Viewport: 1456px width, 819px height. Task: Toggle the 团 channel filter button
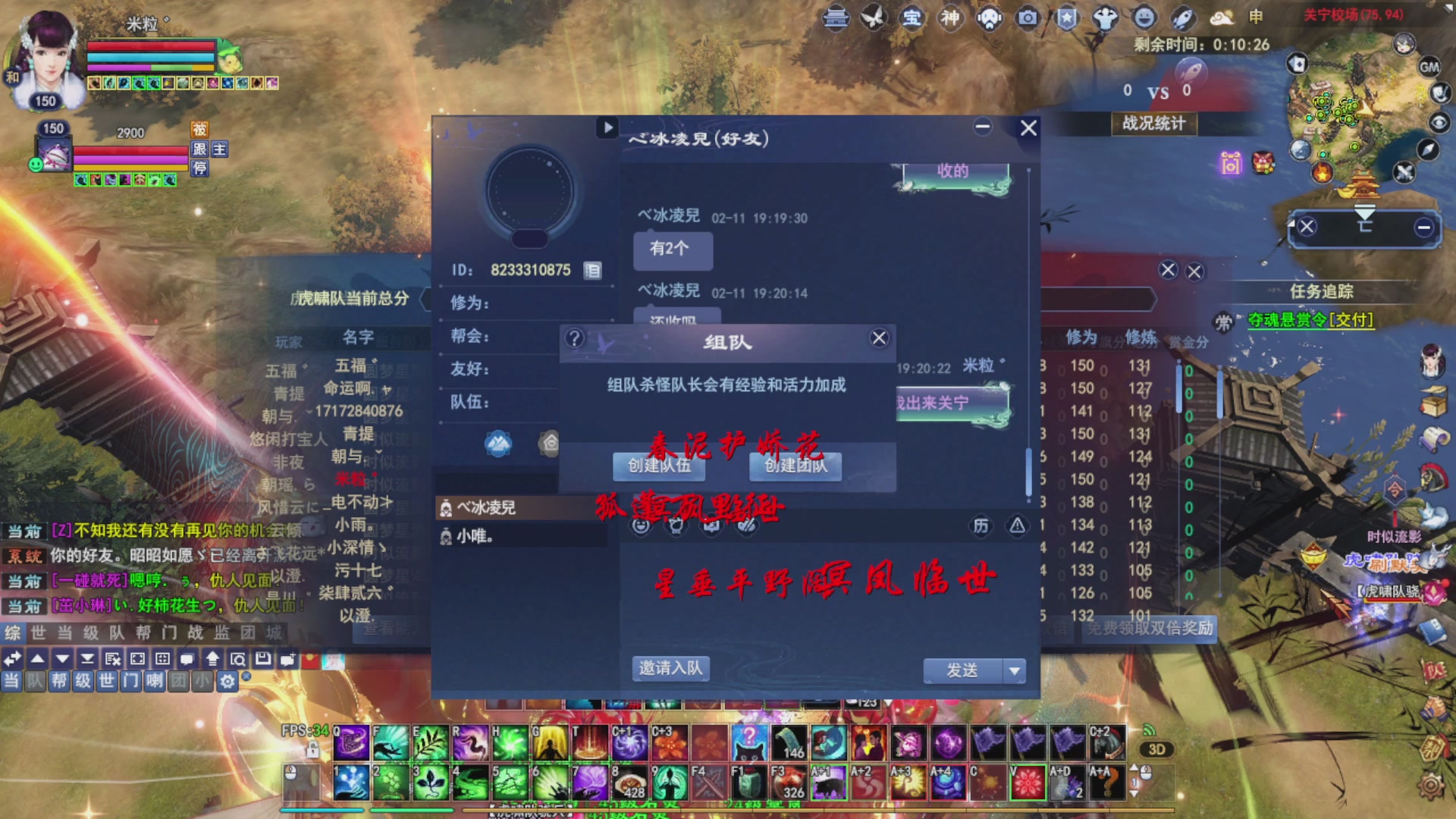pyautogui.click(x=180, y=681)
